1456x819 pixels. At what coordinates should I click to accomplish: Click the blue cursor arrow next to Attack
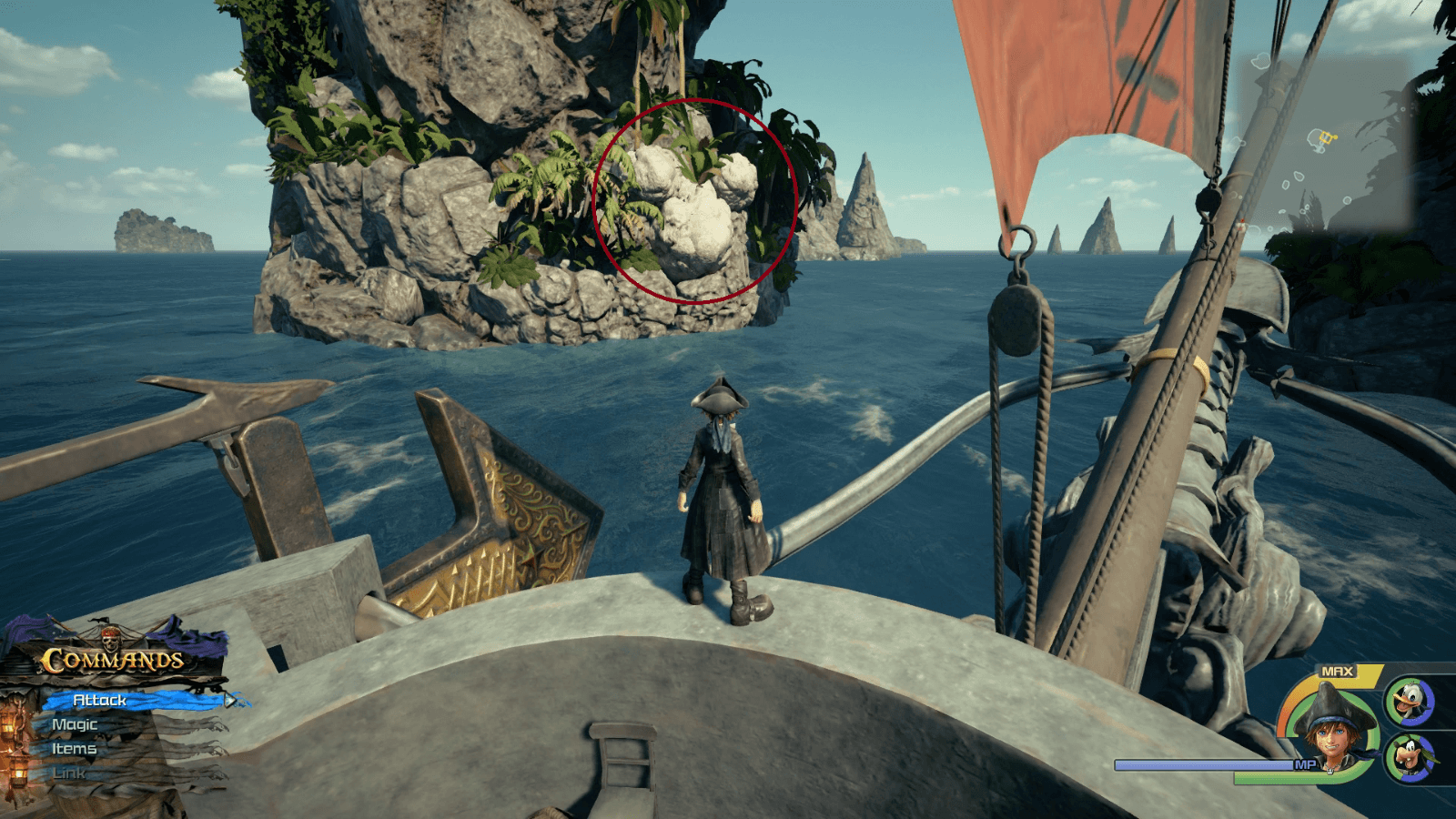(229, 700)
